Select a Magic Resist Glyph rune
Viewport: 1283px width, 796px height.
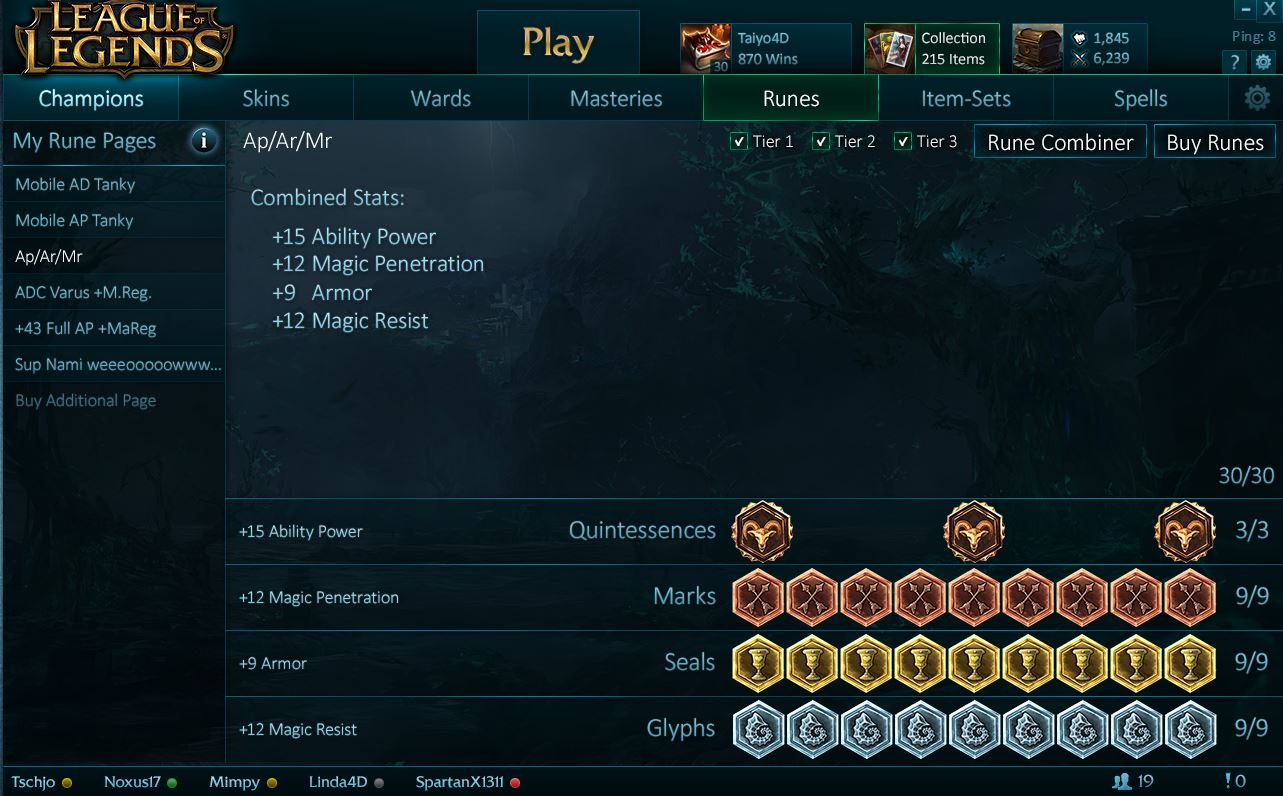[758, 730]
